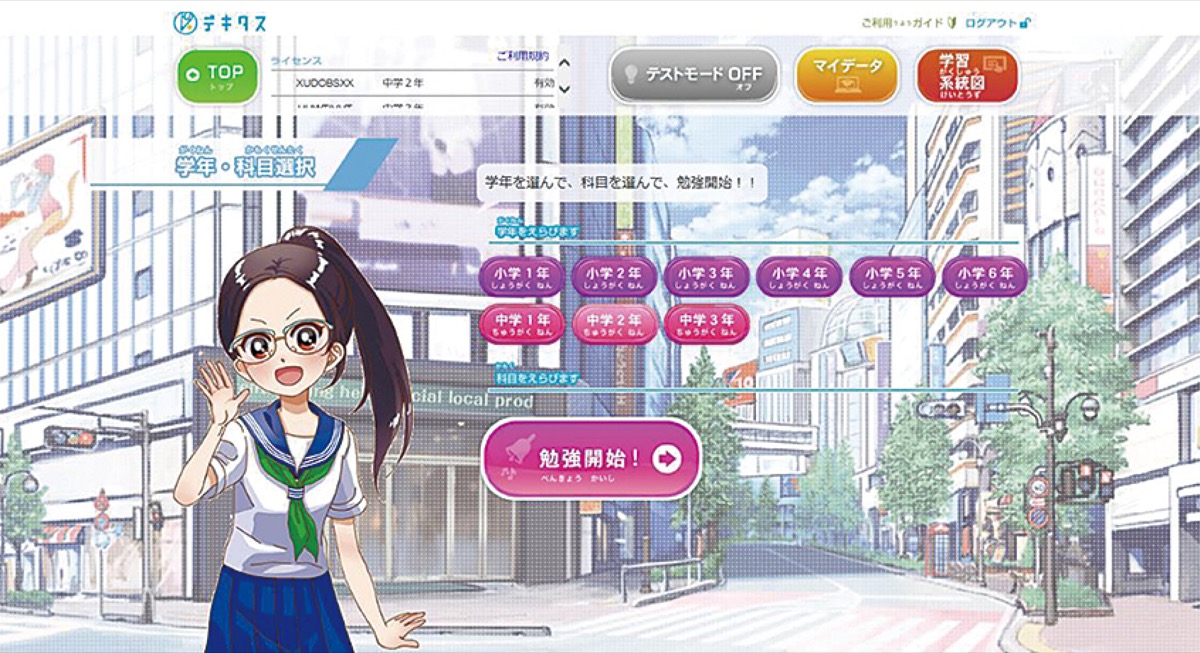Screen dimensions: 1200x653
Task: Pick the 小学3年 grade
Action: pos(706,276)
